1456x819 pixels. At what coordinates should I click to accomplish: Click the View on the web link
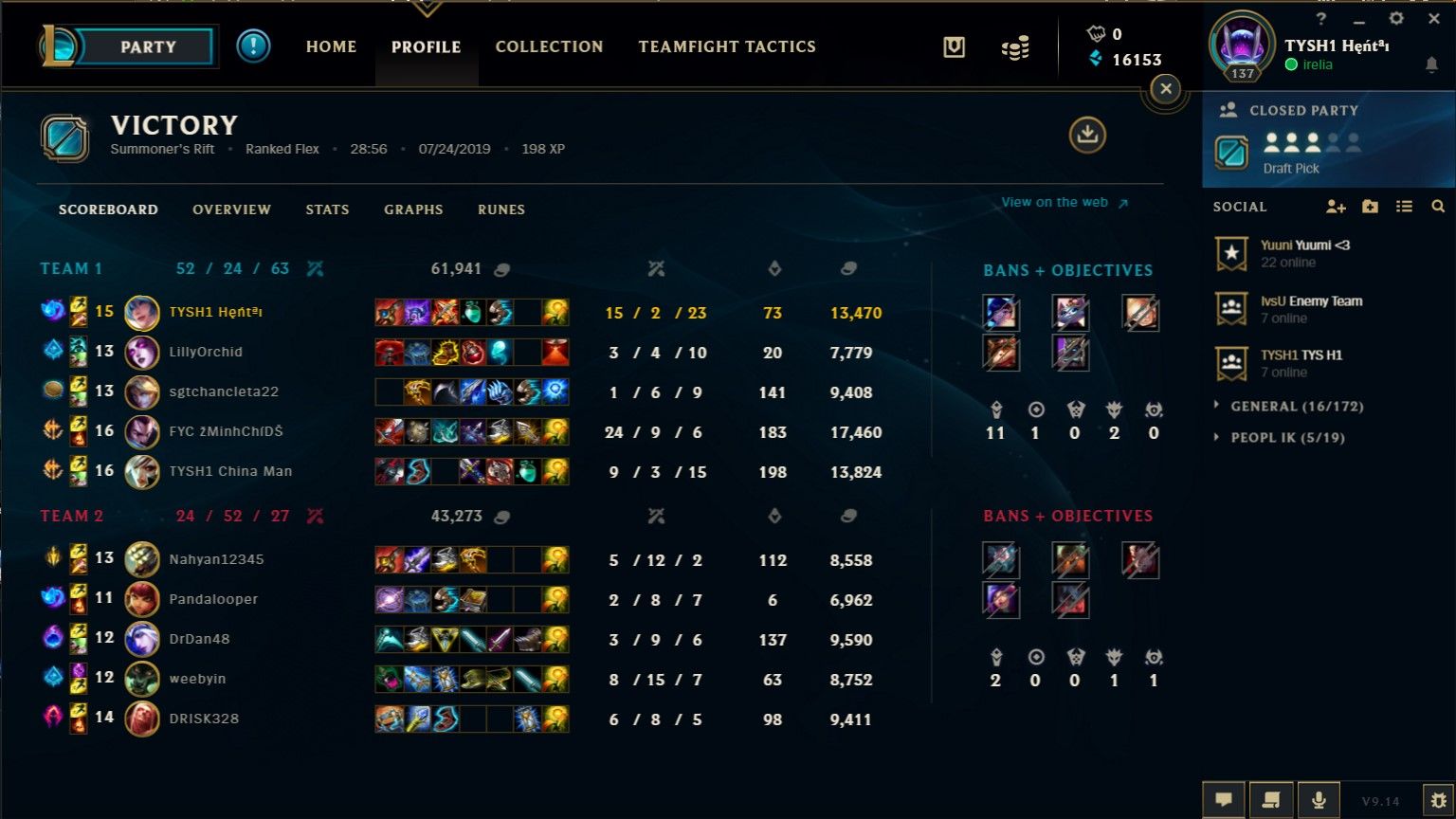(x=1054, y=202)
